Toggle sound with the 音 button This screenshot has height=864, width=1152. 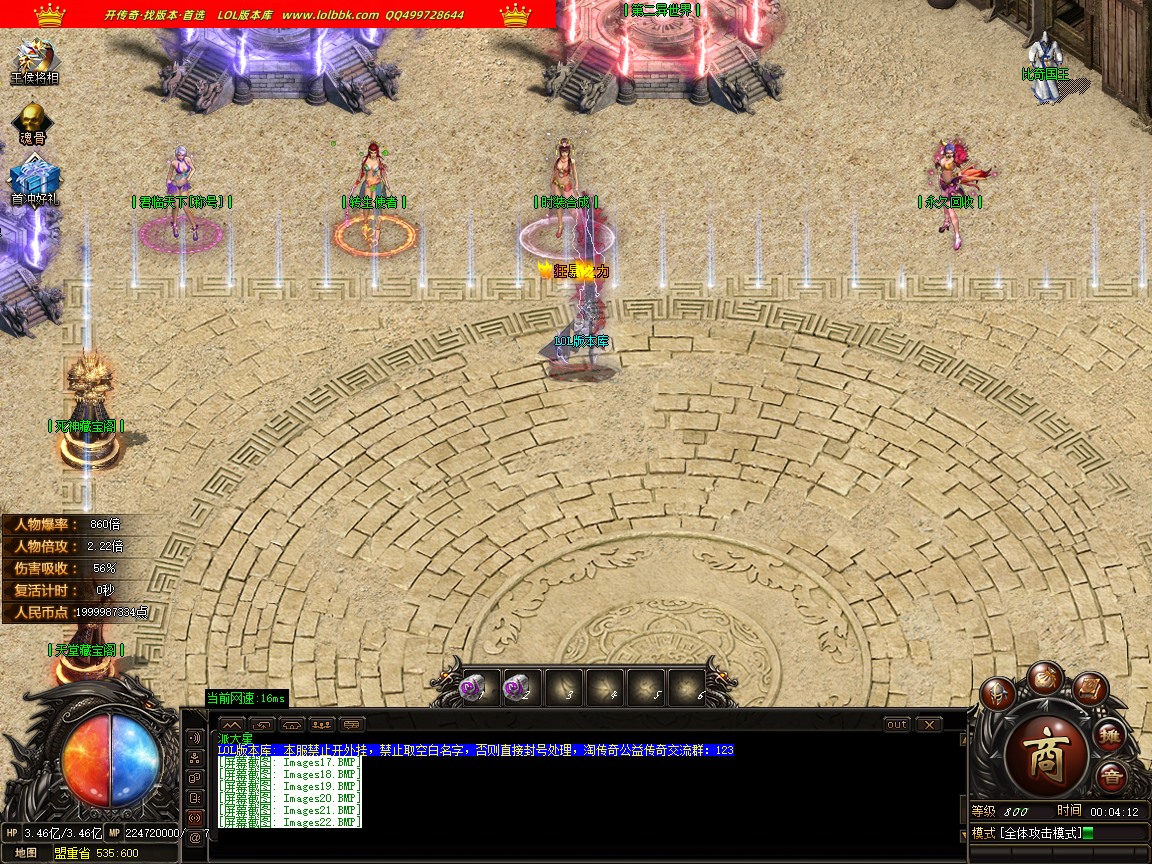[x=1110, y=777]
